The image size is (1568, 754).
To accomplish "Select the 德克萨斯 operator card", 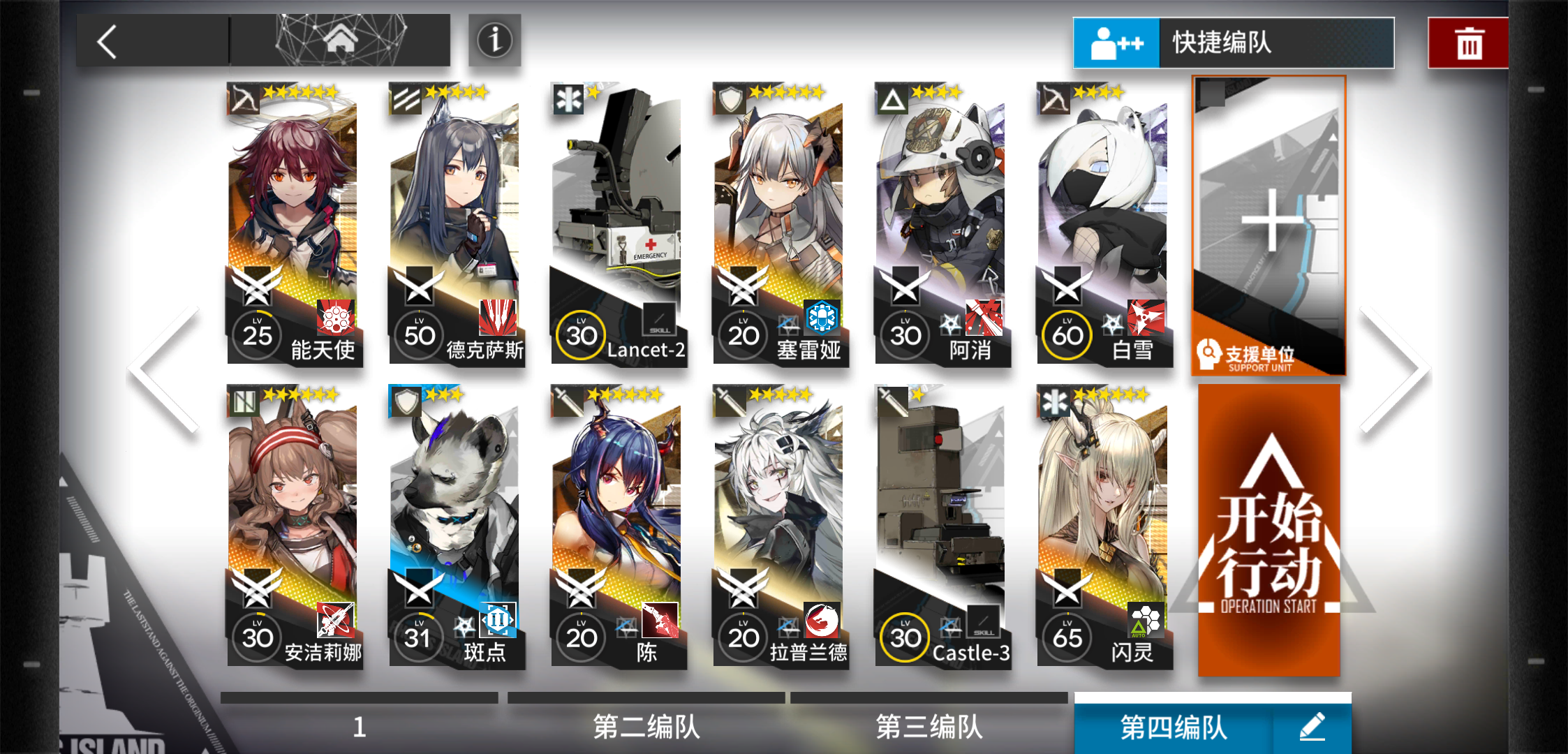I will [x=454, y=223].
